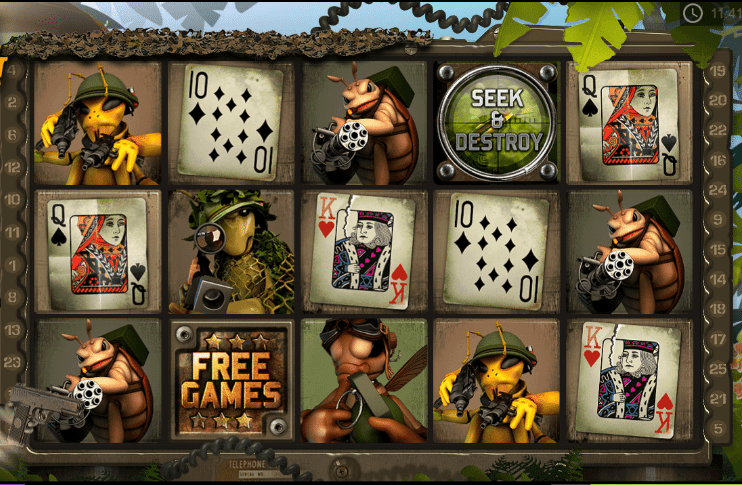Highlight payline 24 marker

point(719,189)
